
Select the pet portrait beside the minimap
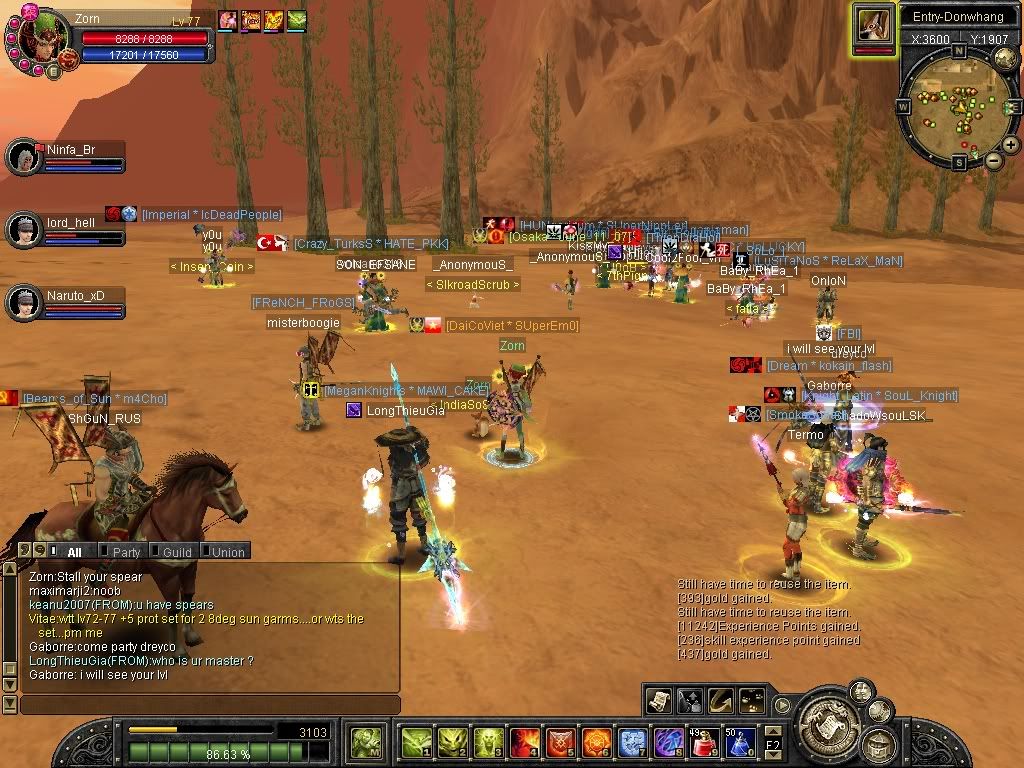pyautogui.click(x=873, y=25)
